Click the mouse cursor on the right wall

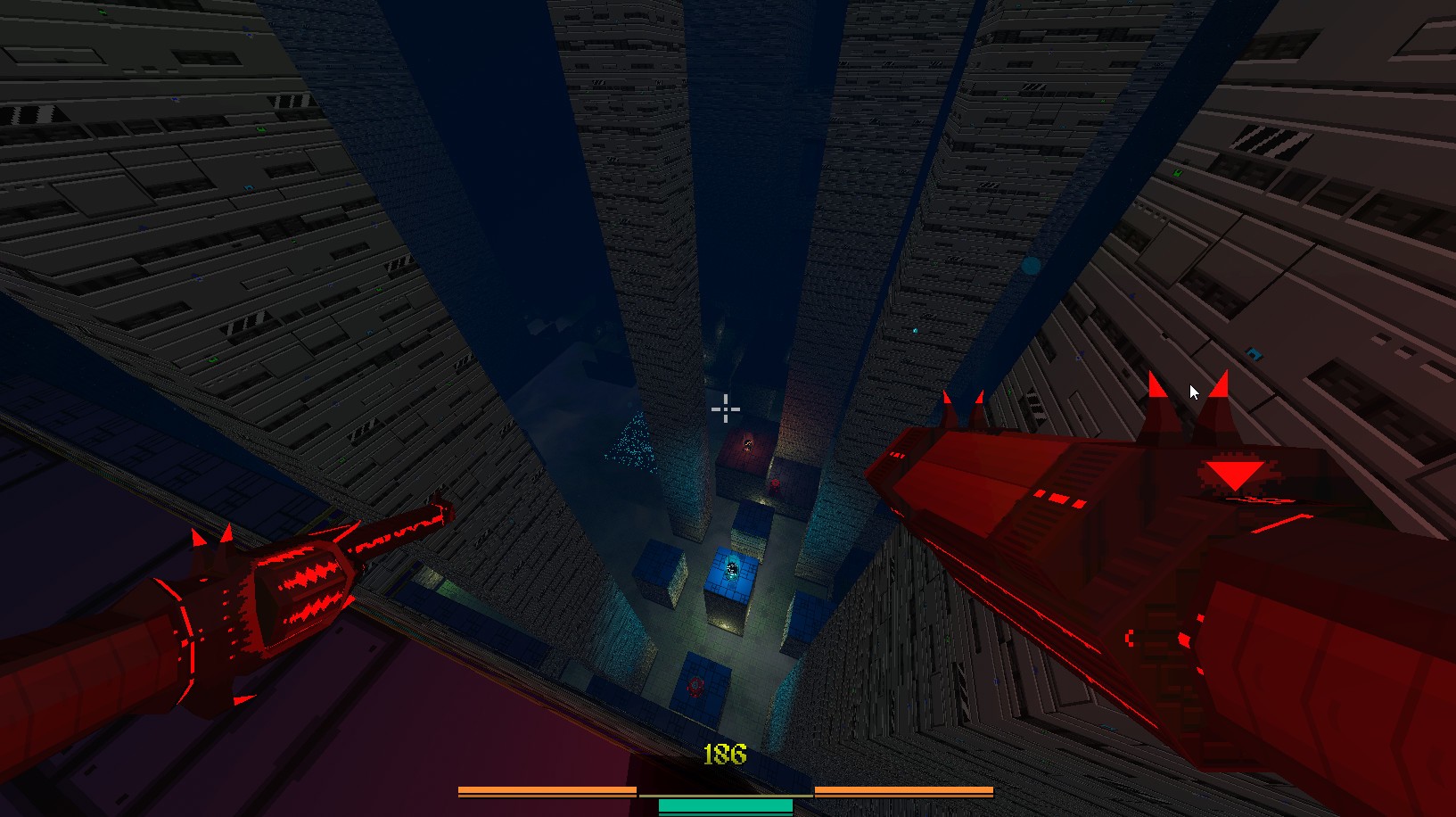1193,391
